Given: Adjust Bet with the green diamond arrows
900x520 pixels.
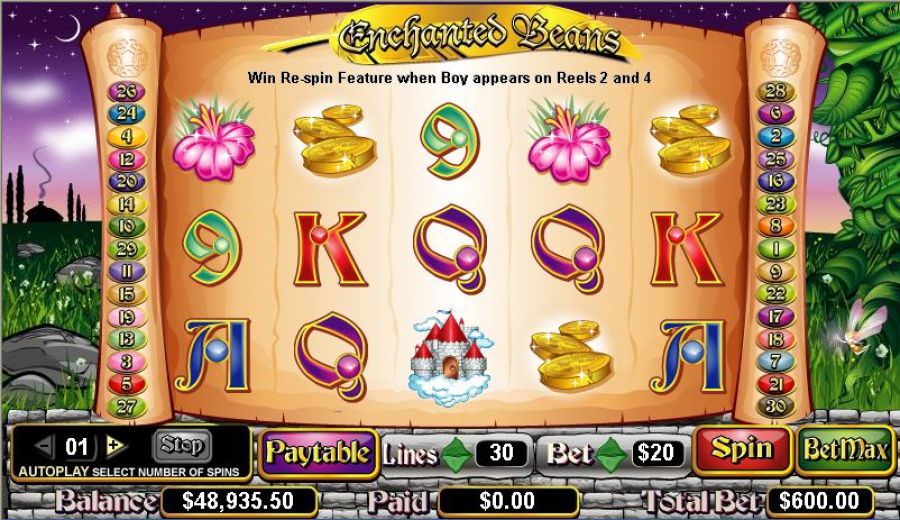Looking at the screenshot, I should [610, 453].
